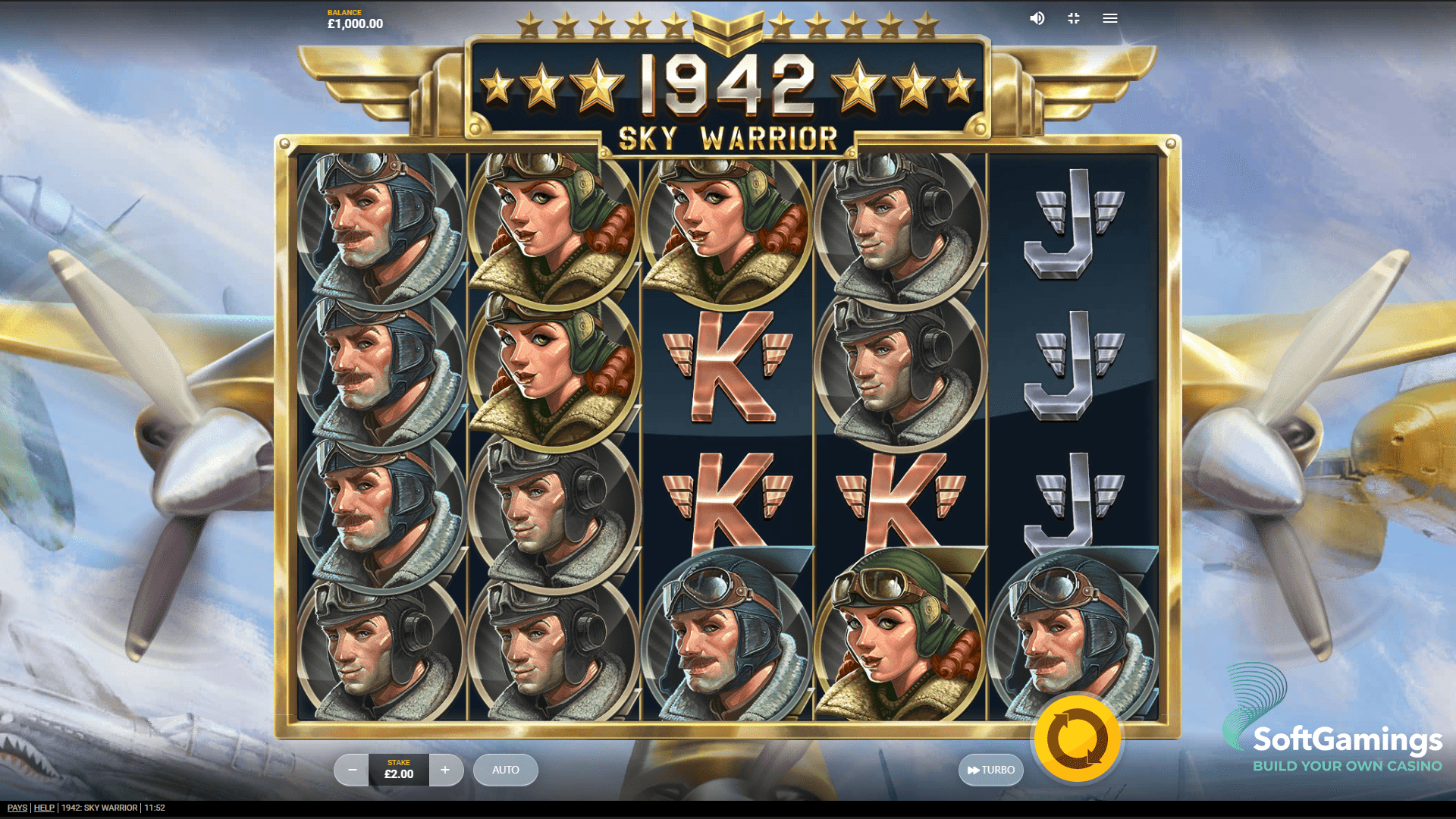Open the Pays table link

point(17,808)
